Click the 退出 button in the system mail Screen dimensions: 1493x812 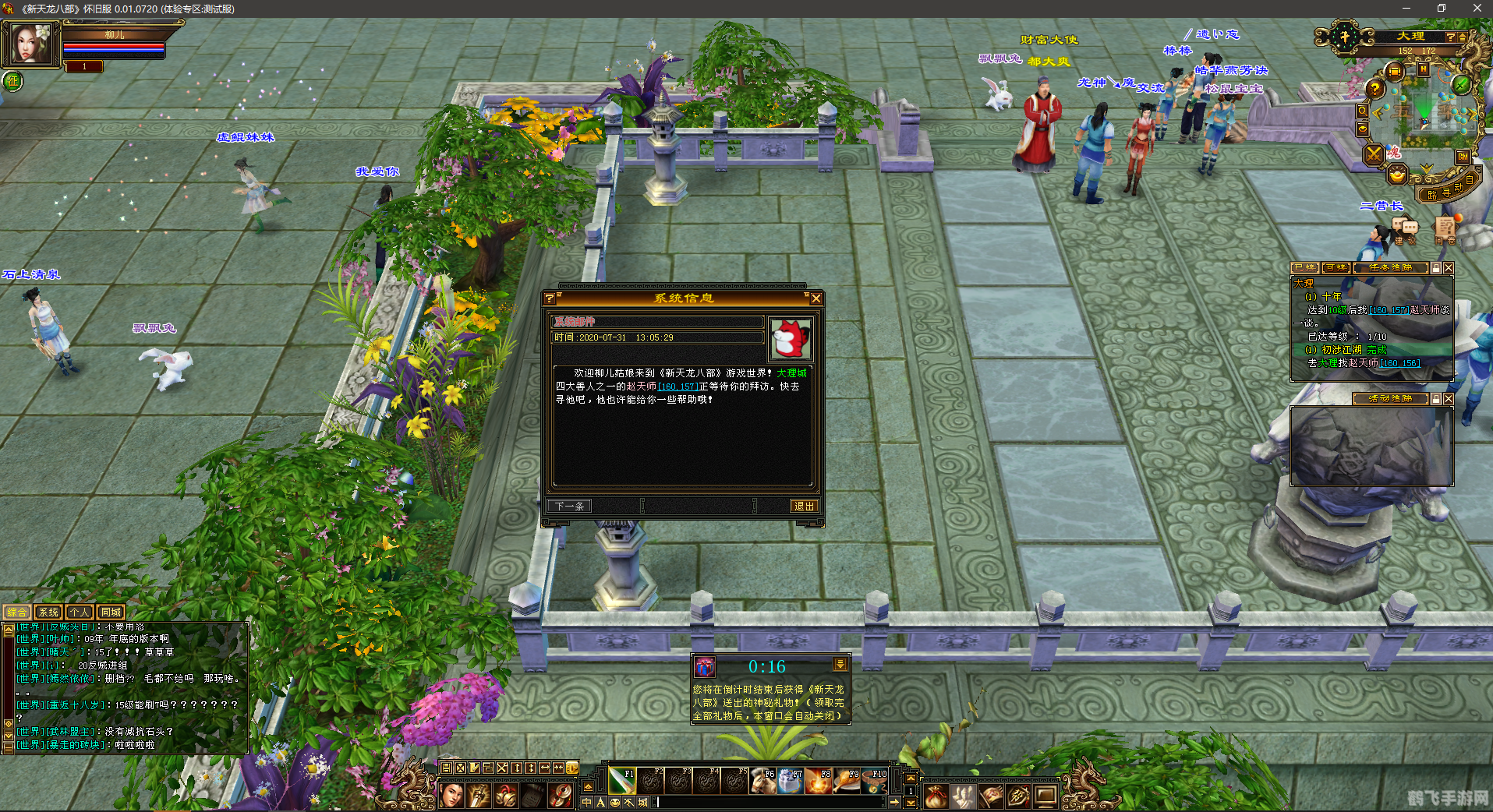click(803, 507)
